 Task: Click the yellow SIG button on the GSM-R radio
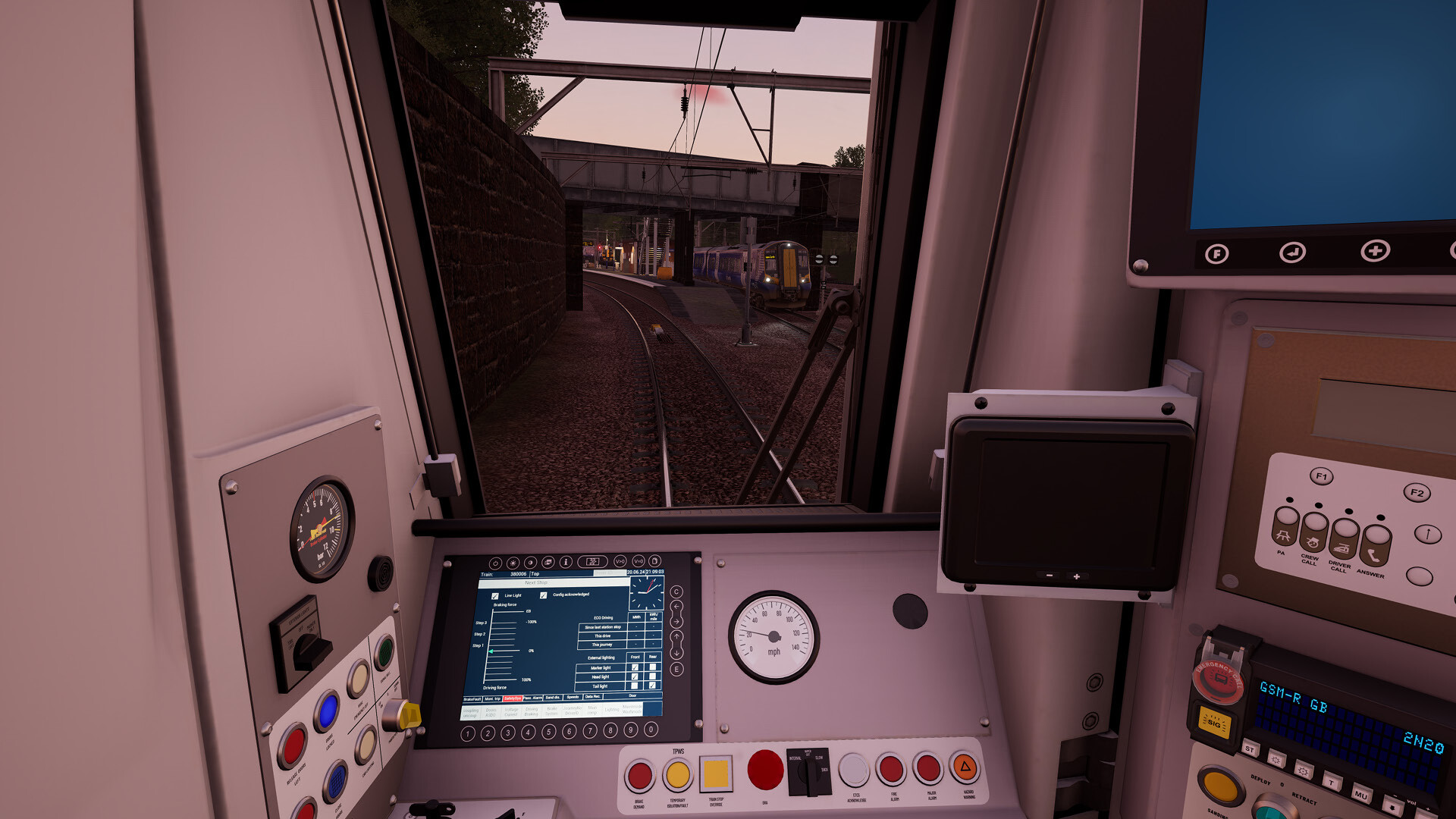[x=1214, y=722]
